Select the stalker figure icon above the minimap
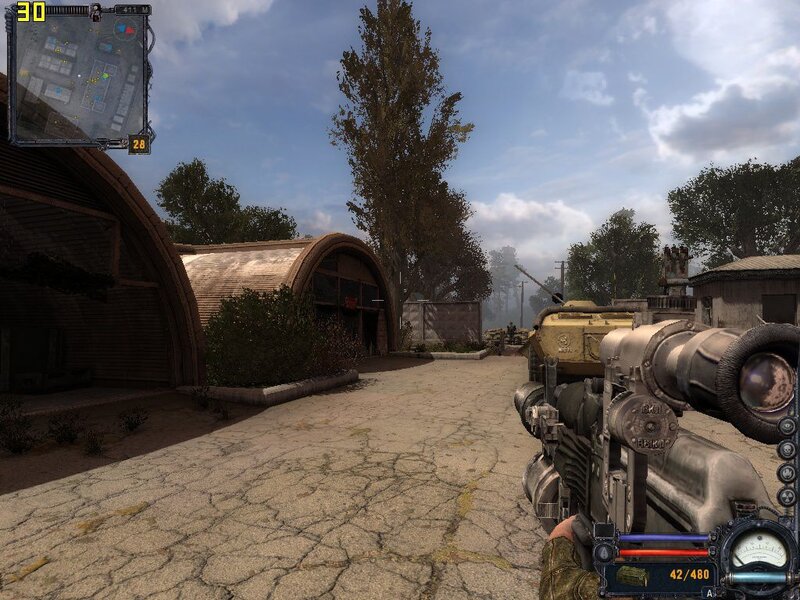The image size is (800, 600). click(94, 10)
